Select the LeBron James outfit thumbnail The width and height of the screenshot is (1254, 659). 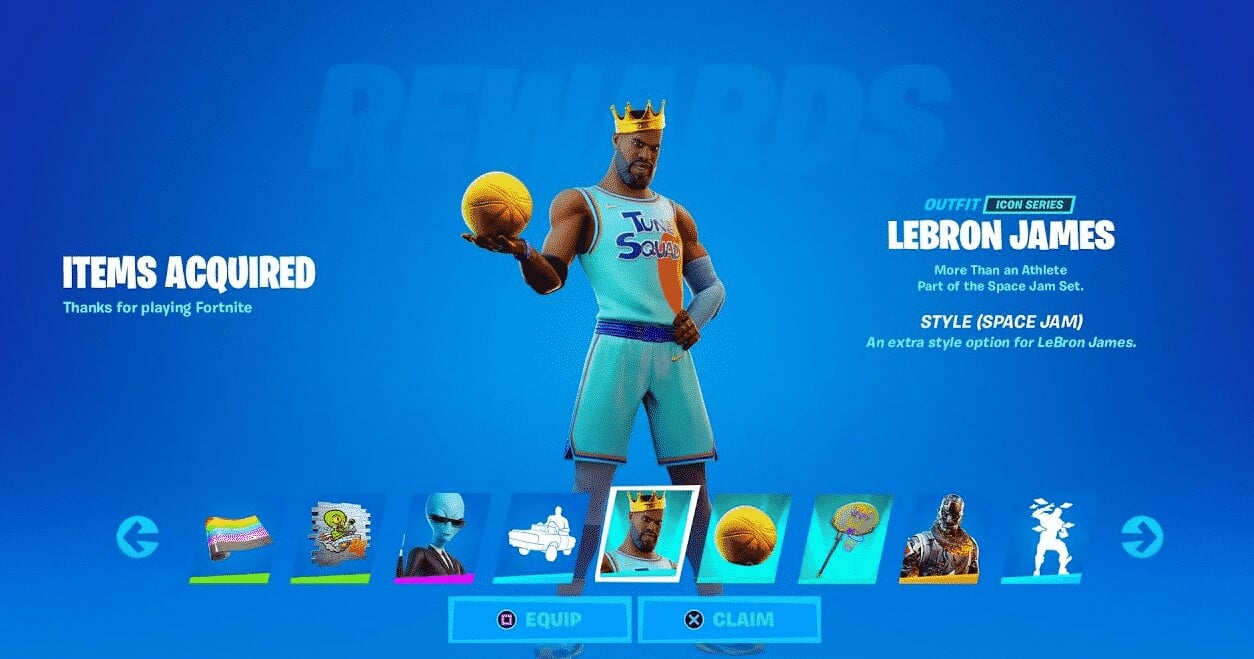click(647, 534)
